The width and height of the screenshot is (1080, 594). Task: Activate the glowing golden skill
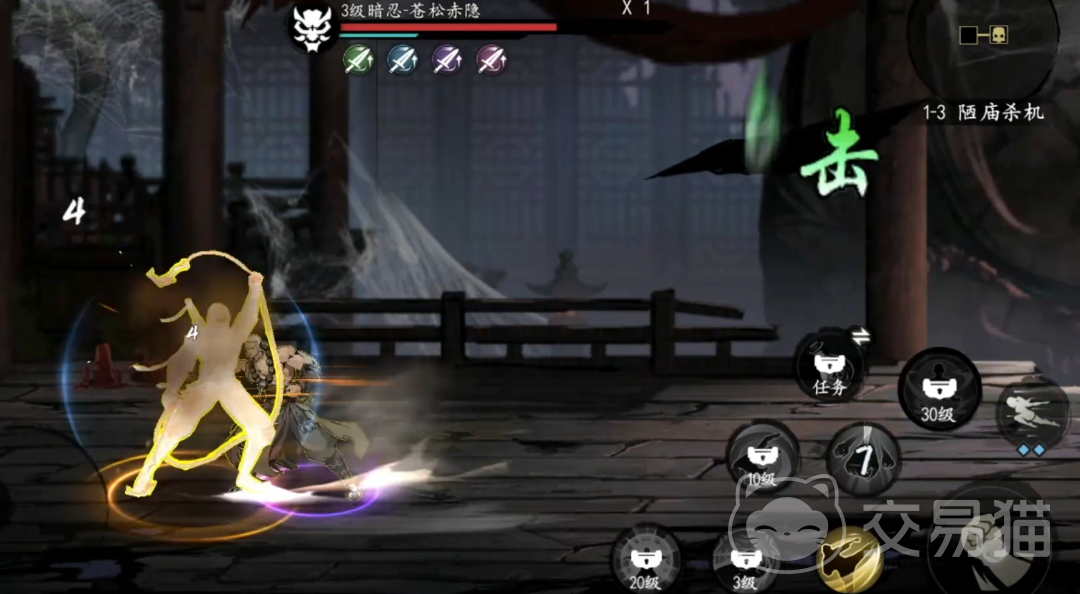click(x=848, y=557)
